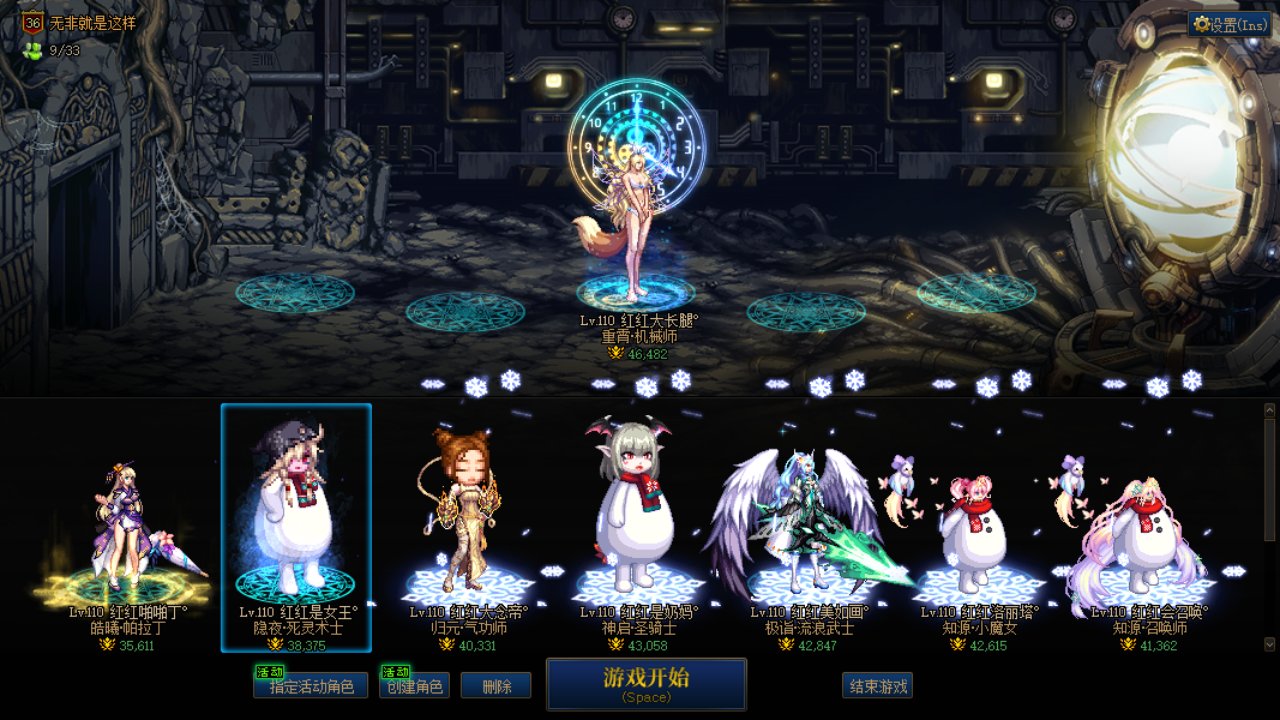Open 设置 settings in the top corner
This screenshot has height=720, width=1280.
pyautogui.click(x=1230, y=25)
